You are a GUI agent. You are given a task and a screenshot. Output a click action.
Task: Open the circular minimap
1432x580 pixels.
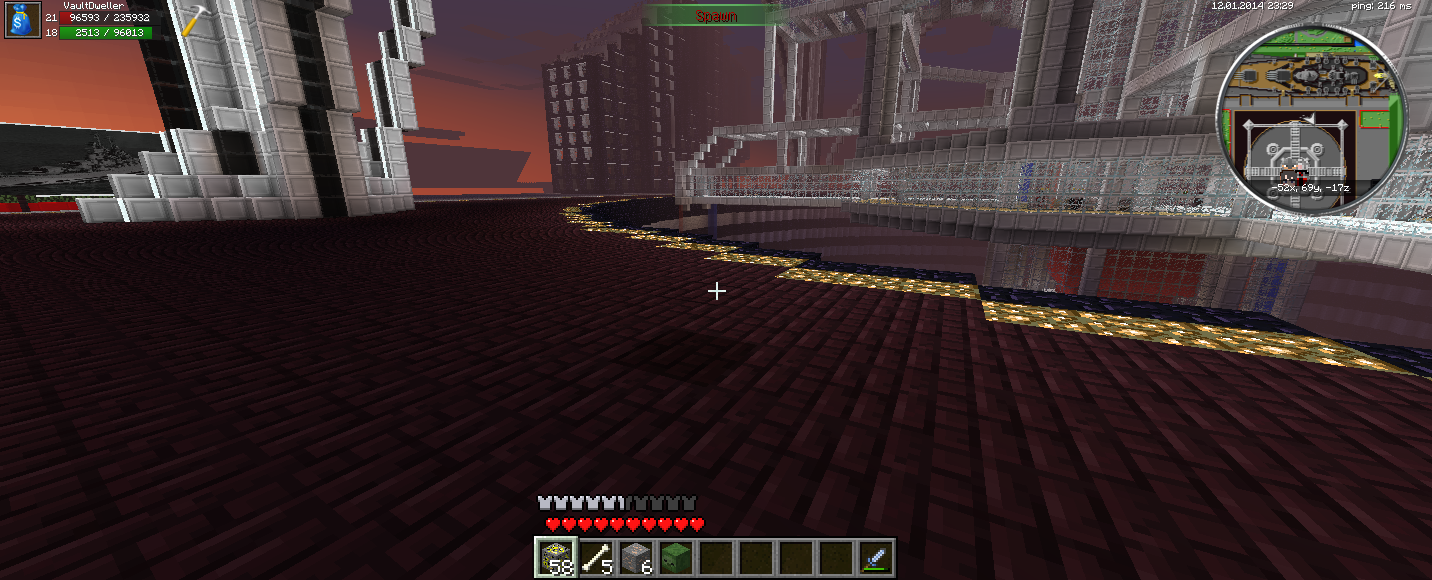[1311, 120]
